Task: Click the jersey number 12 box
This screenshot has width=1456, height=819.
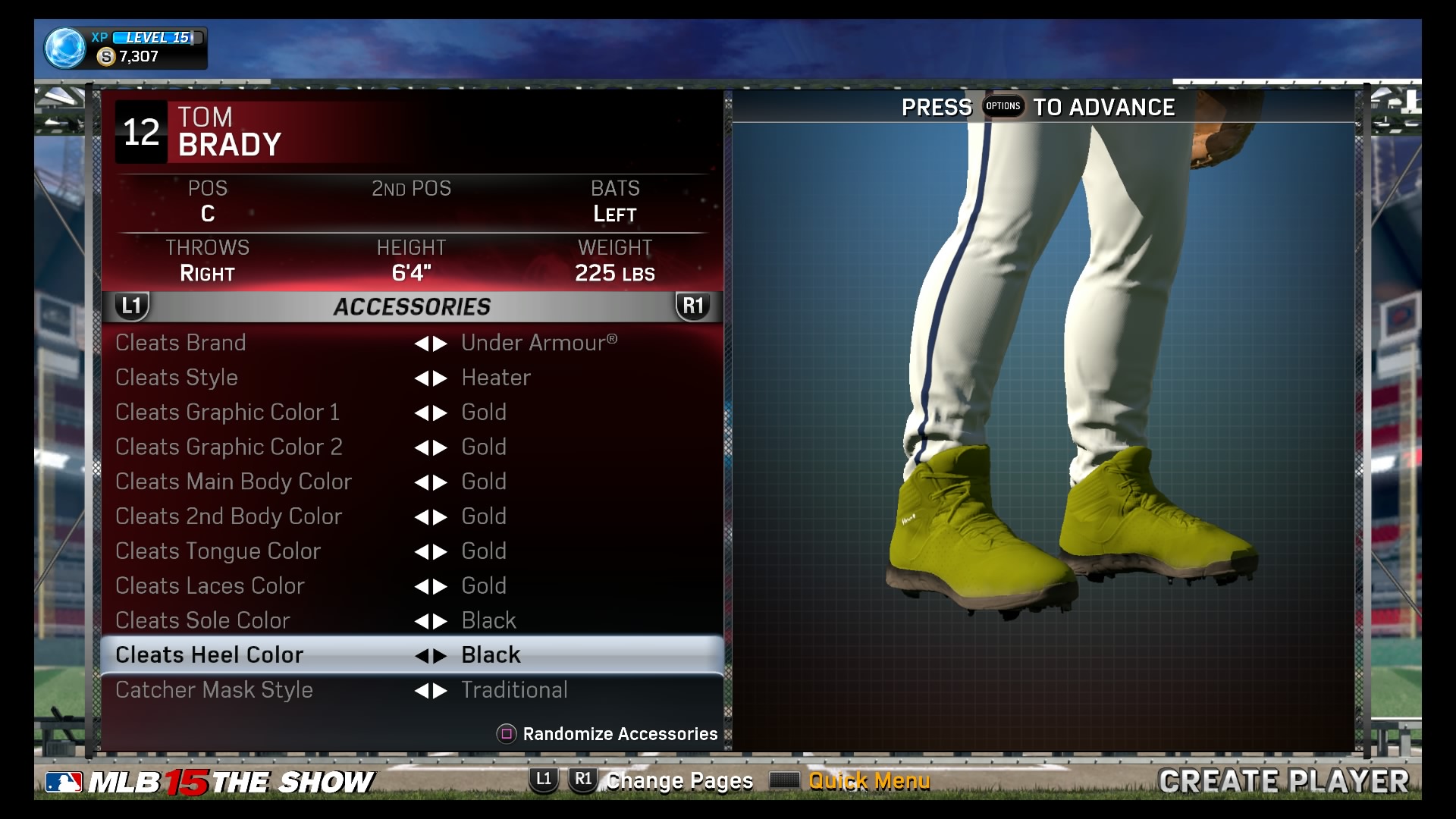Action: click(x=141, y=132)
